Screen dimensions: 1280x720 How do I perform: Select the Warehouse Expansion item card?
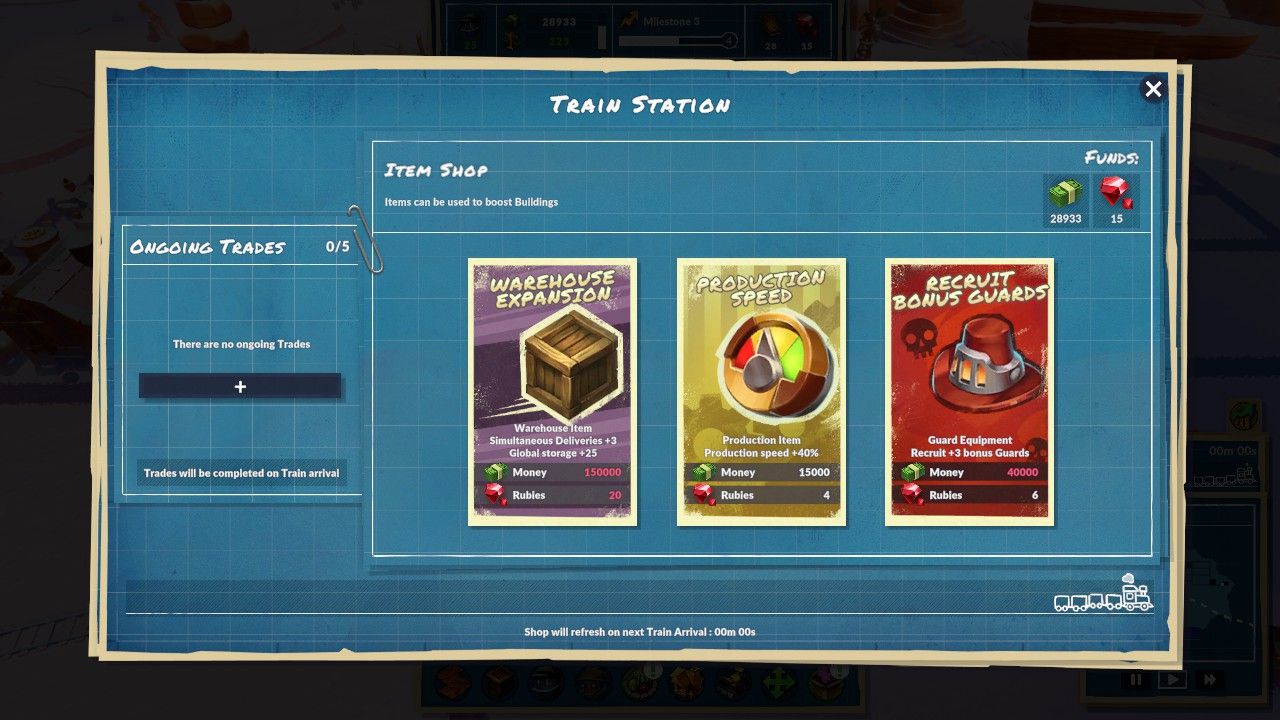552,390
